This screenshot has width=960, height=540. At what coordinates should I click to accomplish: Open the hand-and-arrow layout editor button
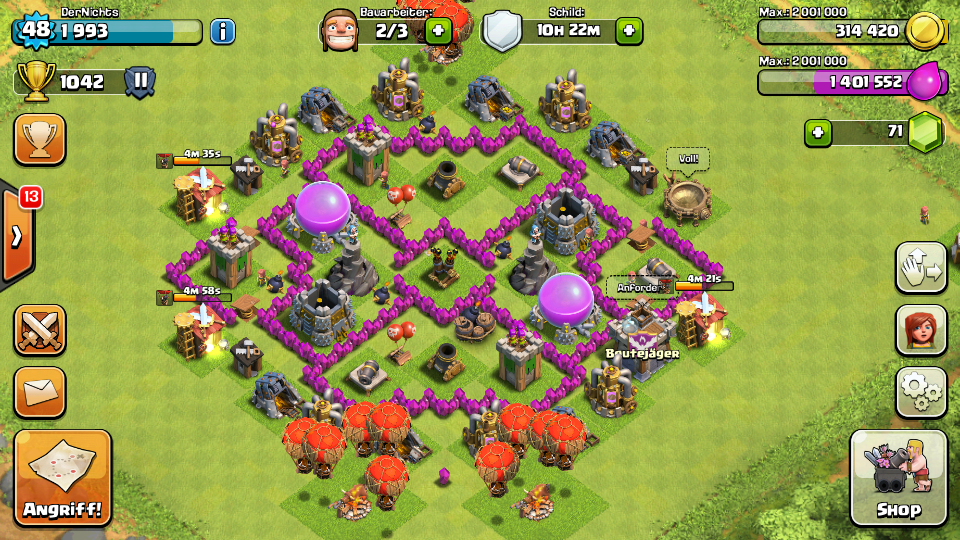[x=920, y=268]
